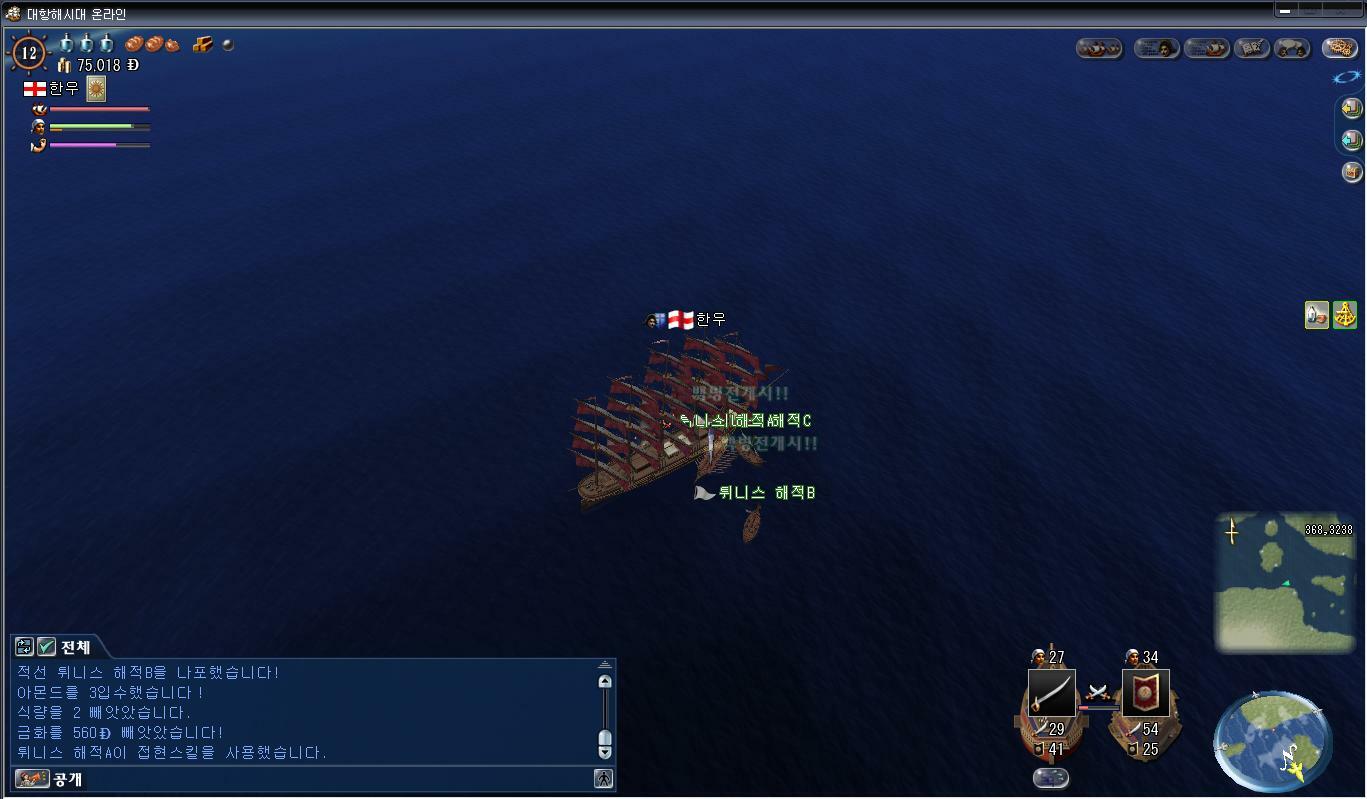Click the swirl compass icon on the right edge
This screenshot has height=799, width=1367.
[1346, 77]
